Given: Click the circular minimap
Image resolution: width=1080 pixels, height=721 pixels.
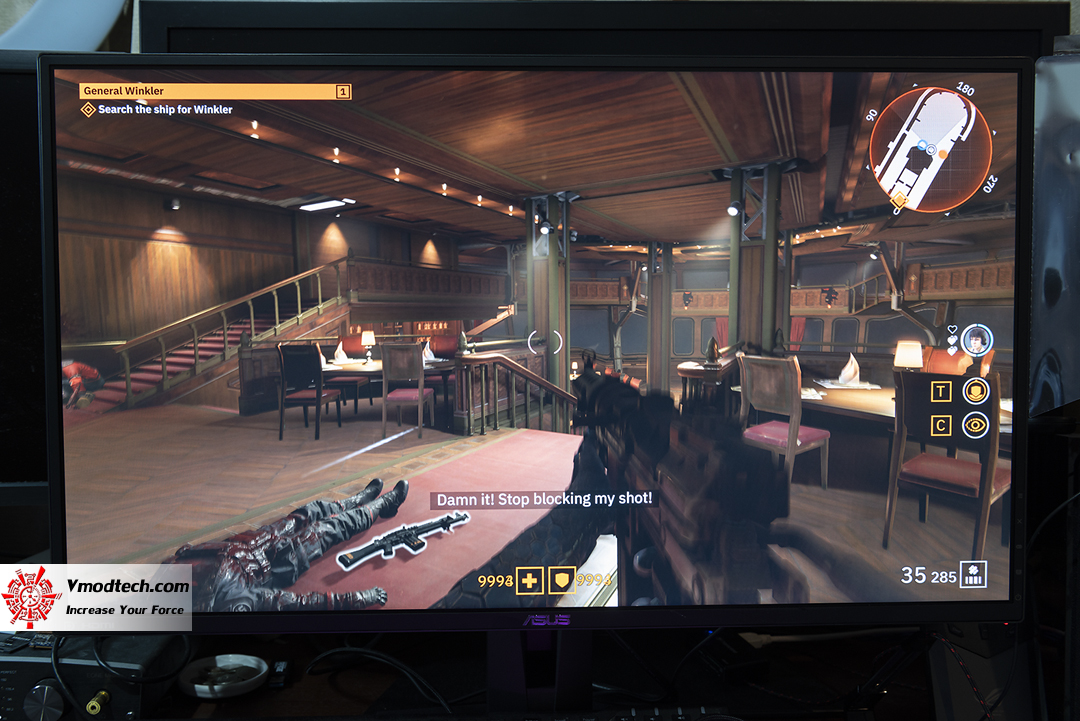Looking at the screenshot, I should click(x=929, y=151).
